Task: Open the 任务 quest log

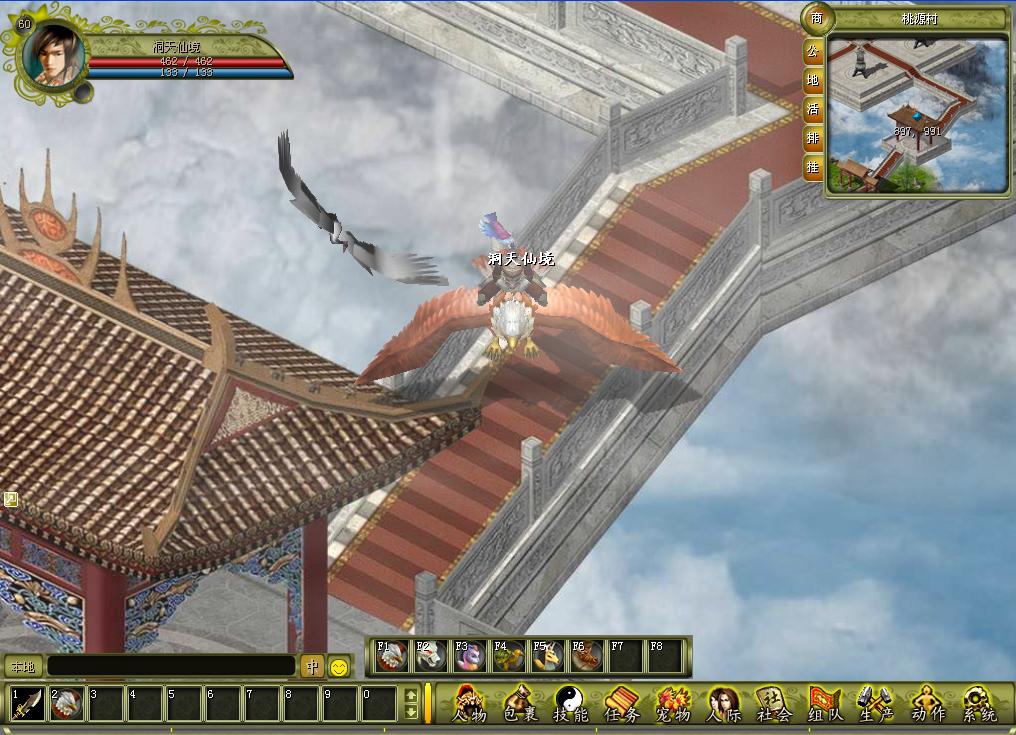Action: pos(622,703)
